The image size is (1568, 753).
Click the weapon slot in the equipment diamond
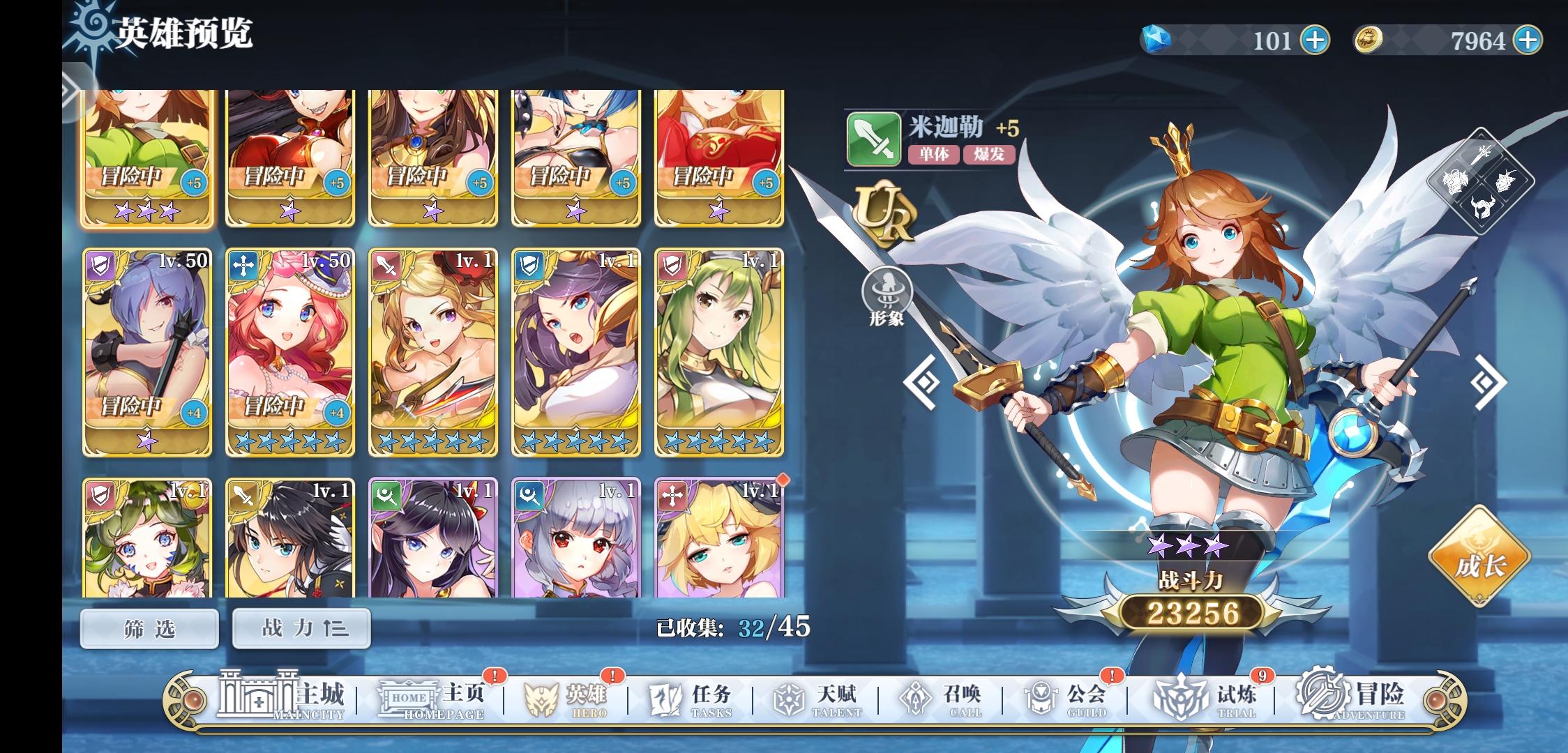pos(1482,154)
